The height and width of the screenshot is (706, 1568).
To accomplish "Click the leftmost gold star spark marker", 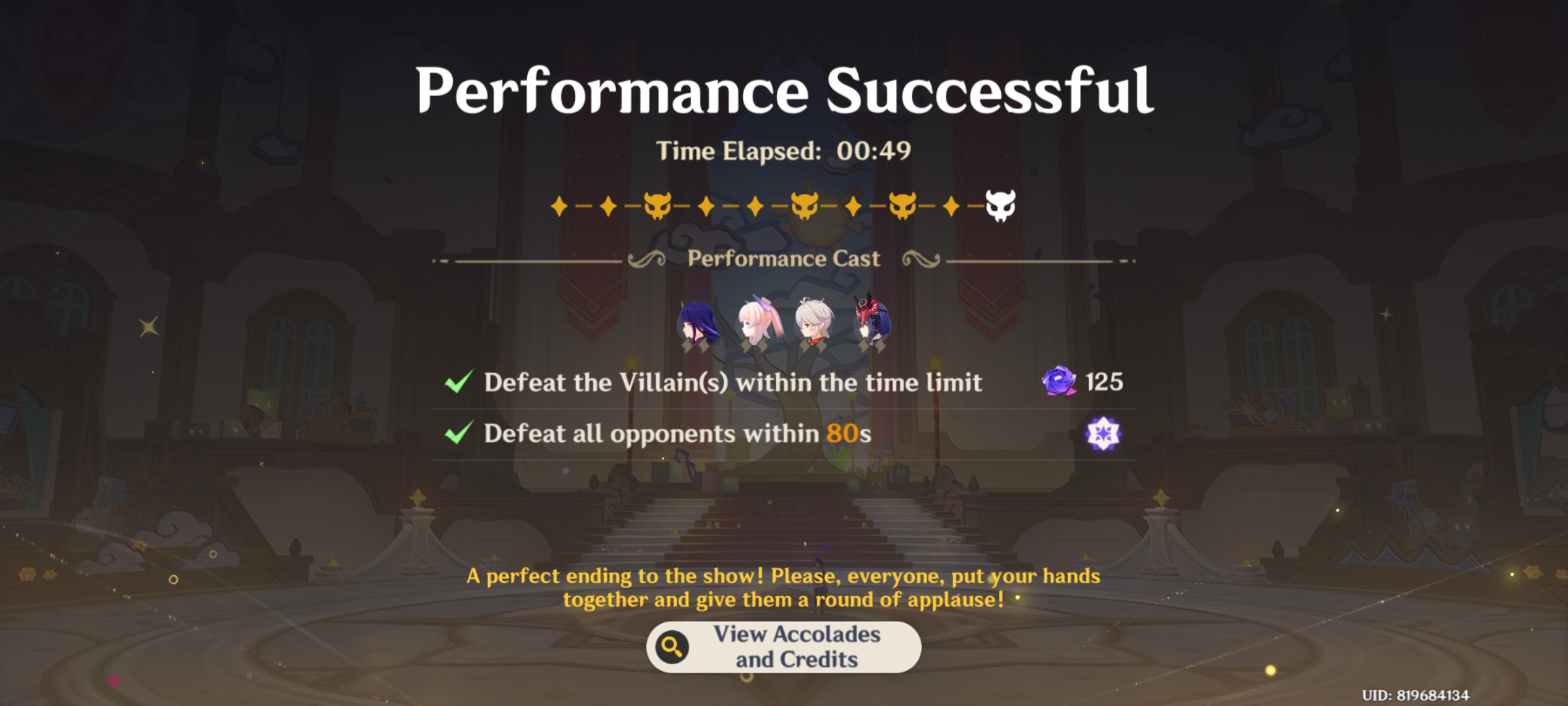I will [x=559, y=205].
